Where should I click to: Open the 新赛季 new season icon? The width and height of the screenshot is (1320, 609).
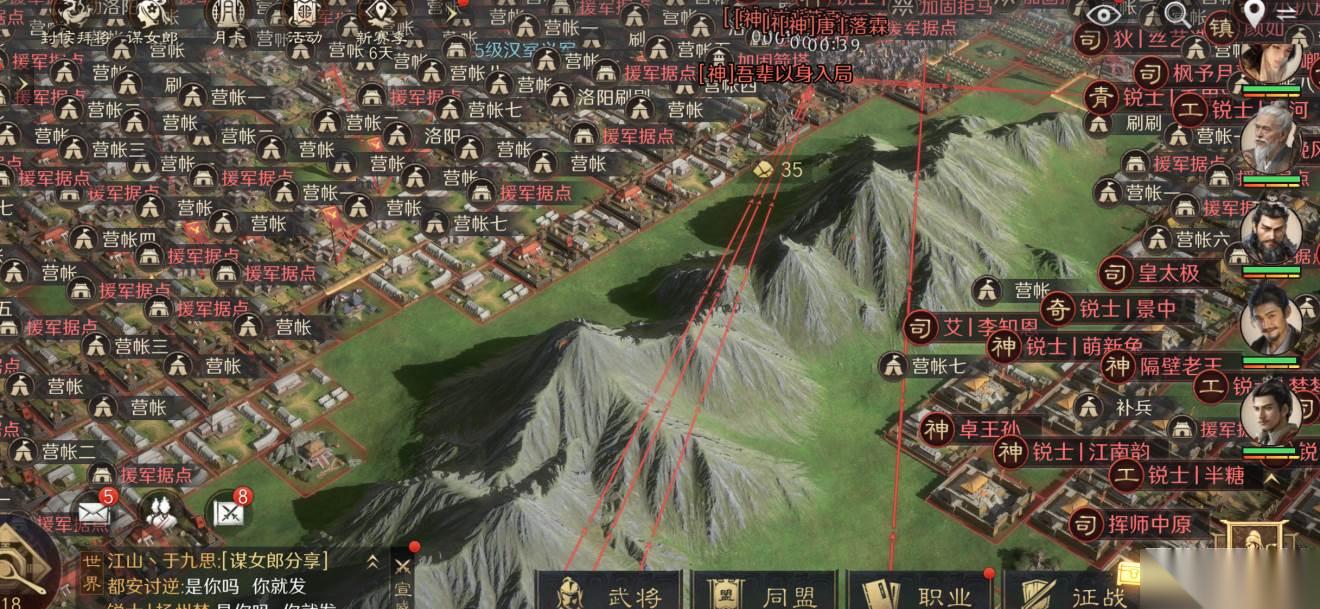tap(378, 16)
